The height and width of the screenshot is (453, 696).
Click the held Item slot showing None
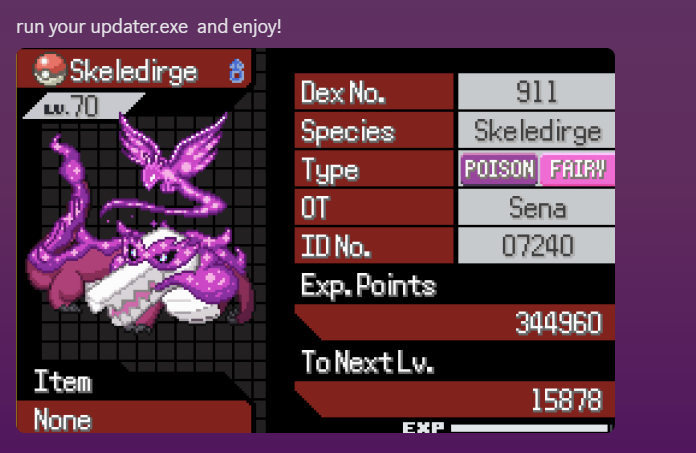click(x=63, y=419)
